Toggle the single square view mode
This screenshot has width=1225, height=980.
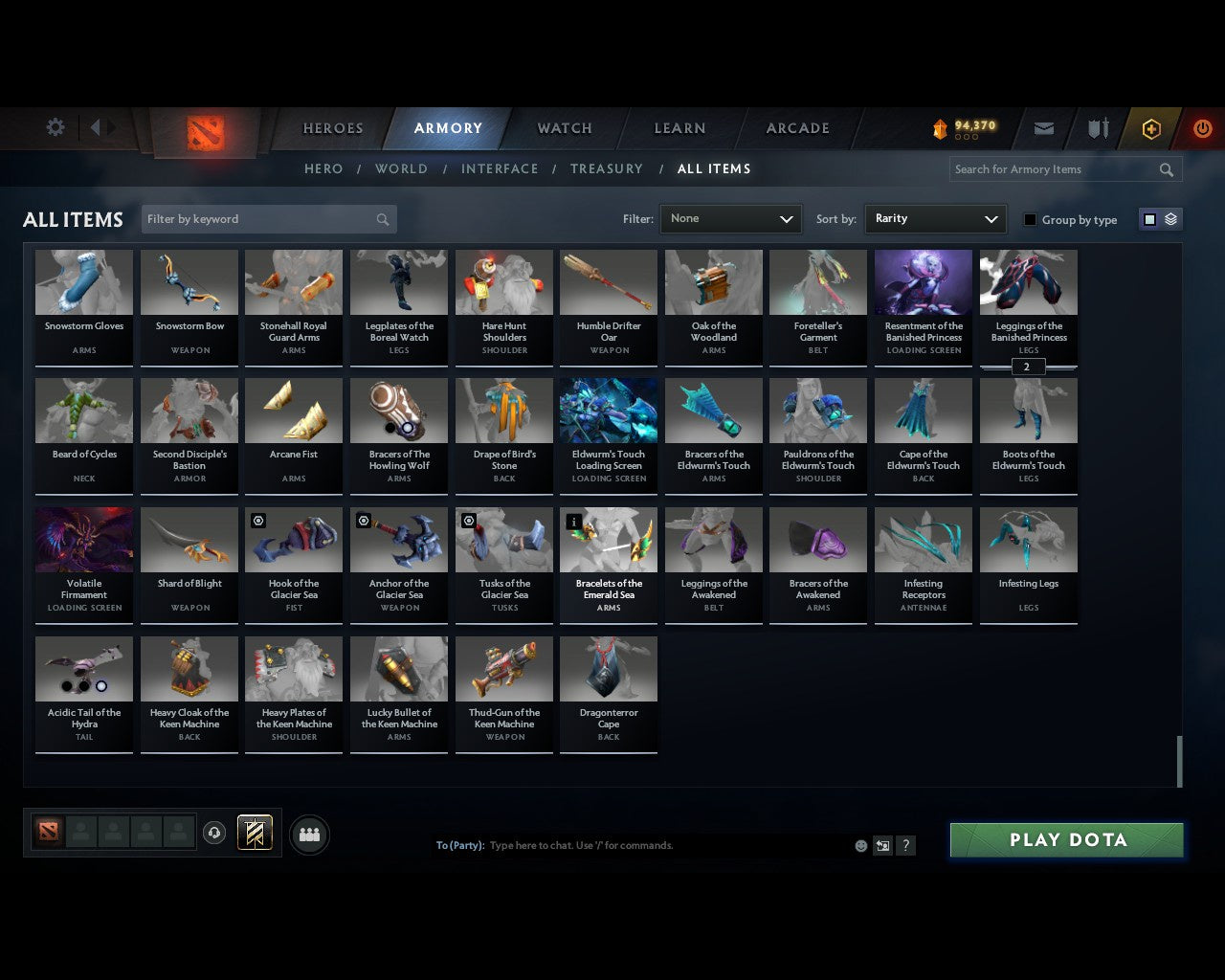click(x=1149, y=218)
